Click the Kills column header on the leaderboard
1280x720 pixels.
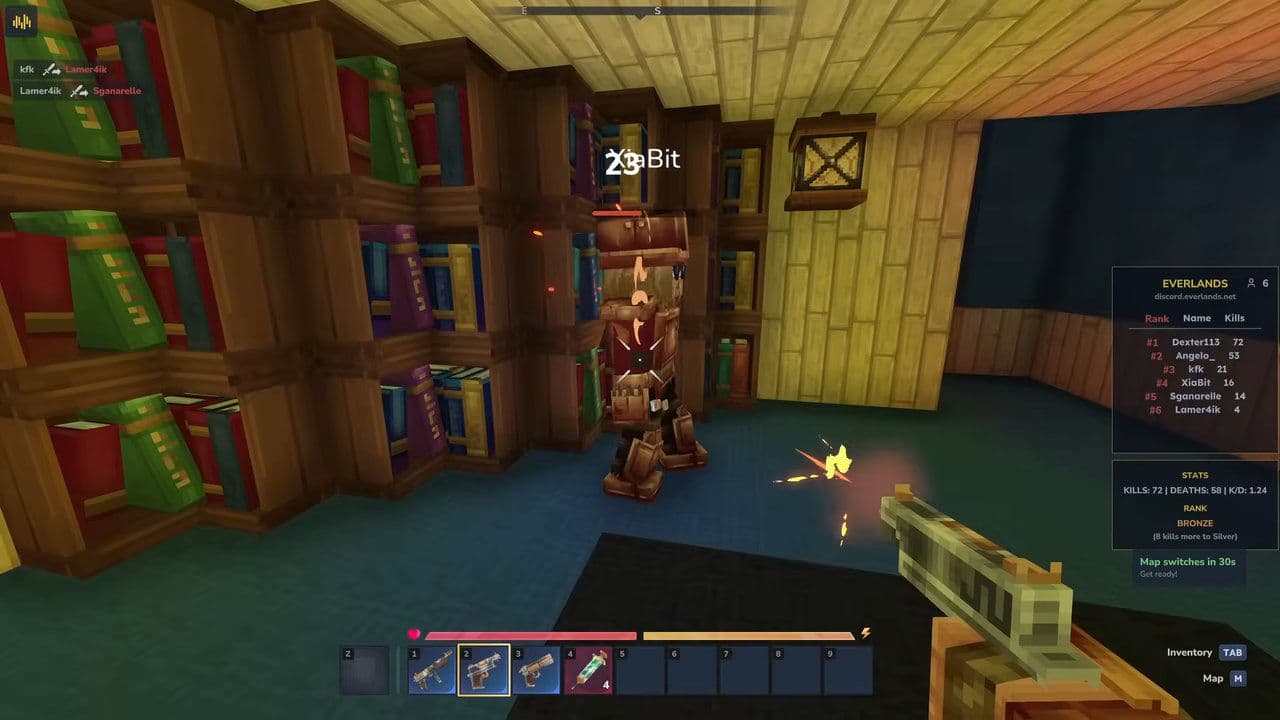1235,318
